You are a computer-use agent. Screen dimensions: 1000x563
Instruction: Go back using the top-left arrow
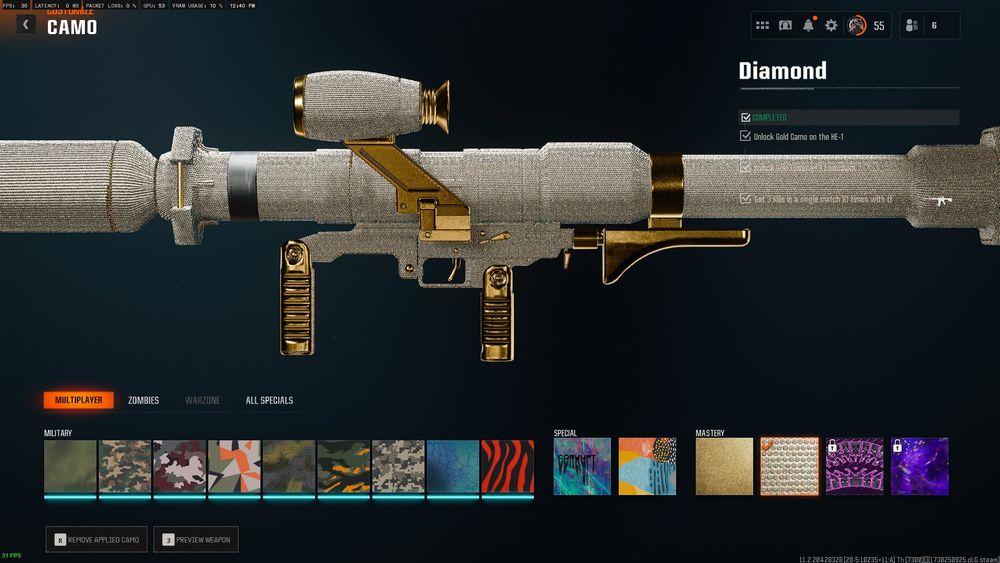(25, 24)
